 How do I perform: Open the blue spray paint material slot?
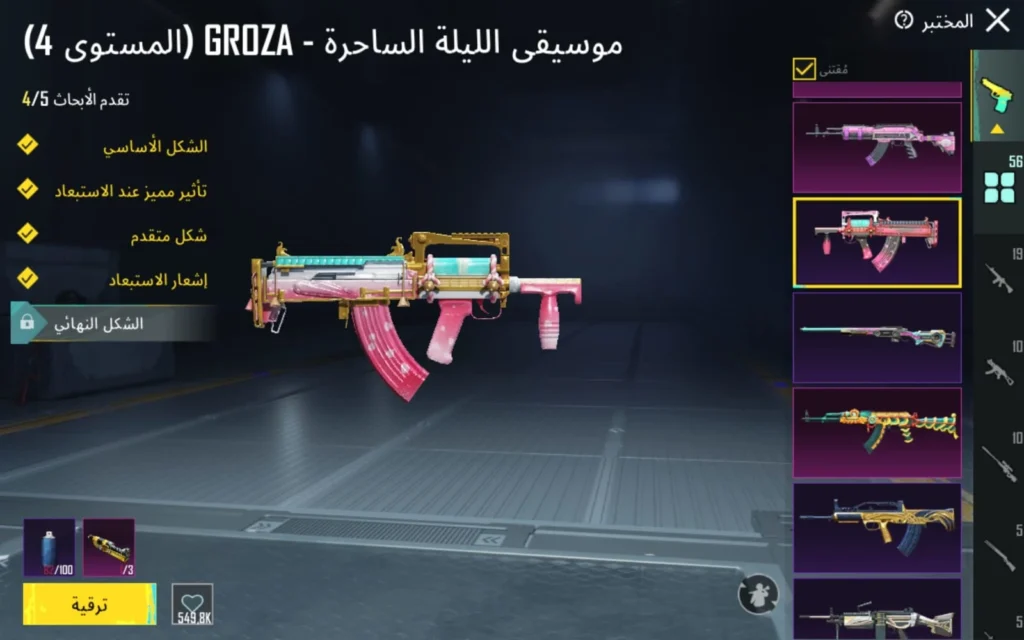tap(49, 548)
